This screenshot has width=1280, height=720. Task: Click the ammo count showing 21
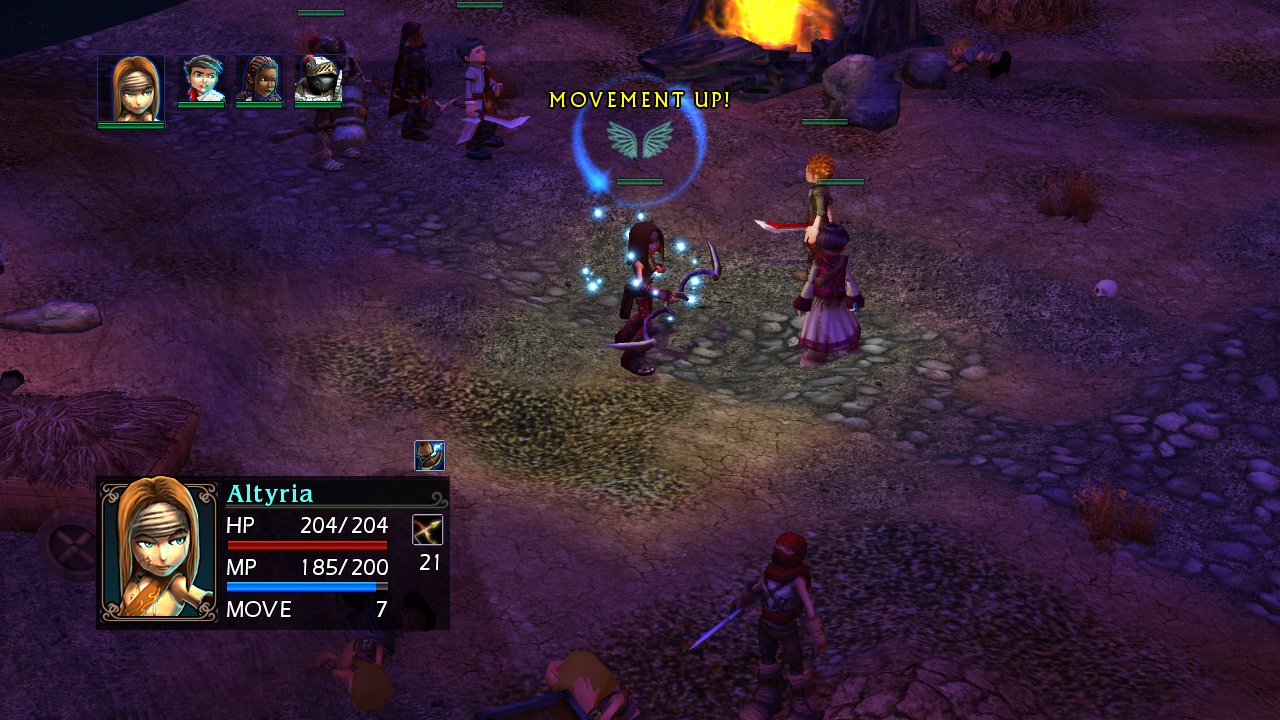(x=430, y=563)
